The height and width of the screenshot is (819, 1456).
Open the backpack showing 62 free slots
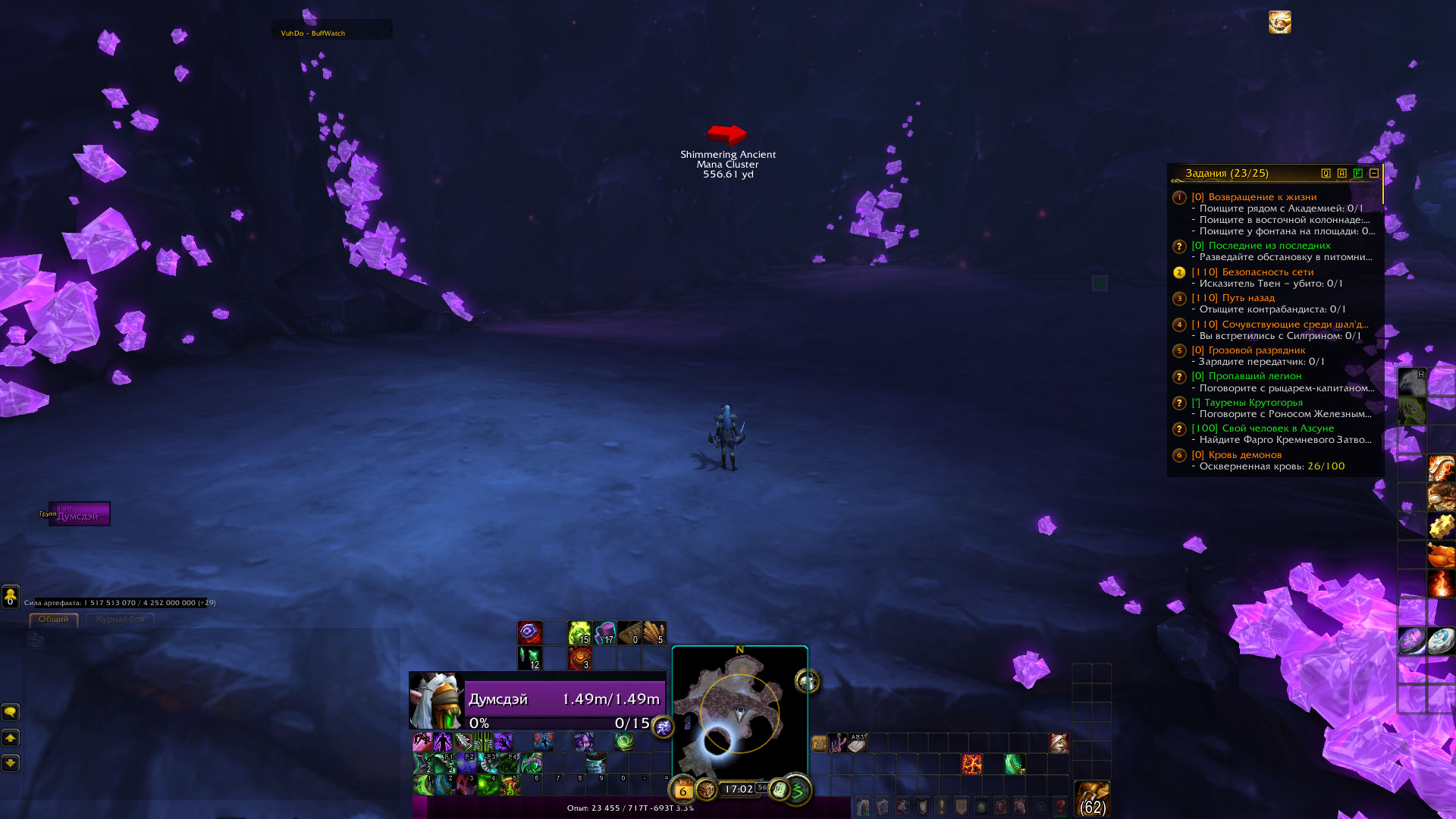coord(1092,799)
